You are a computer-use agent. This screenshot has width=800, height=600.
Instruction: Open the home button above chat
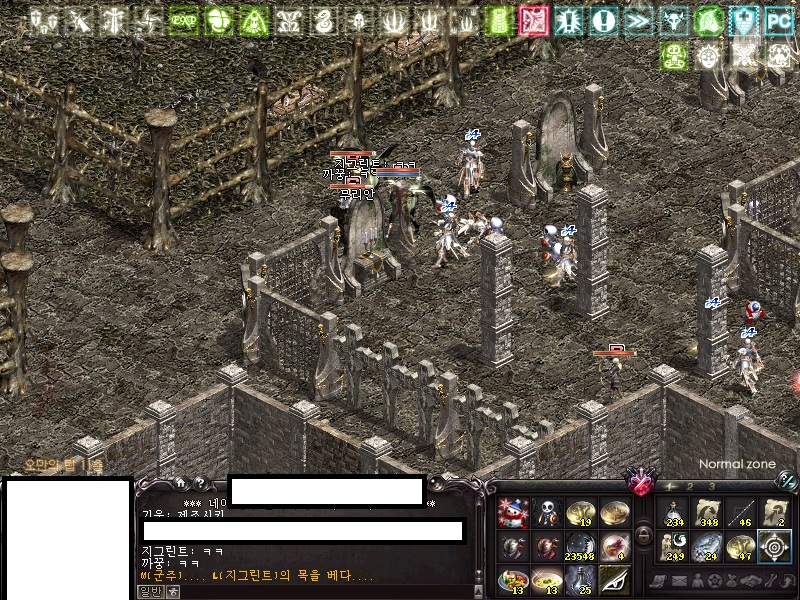(180, 482)
